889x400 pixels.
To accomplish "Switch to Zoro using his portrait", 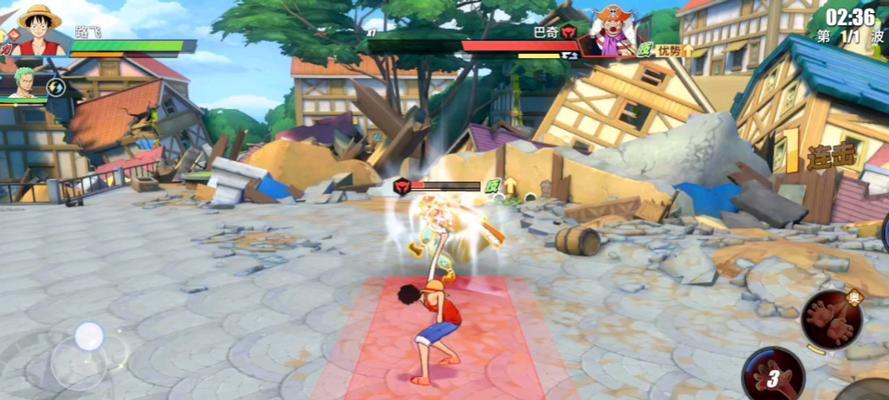I will pyautogui.click(x=24, y=84).
